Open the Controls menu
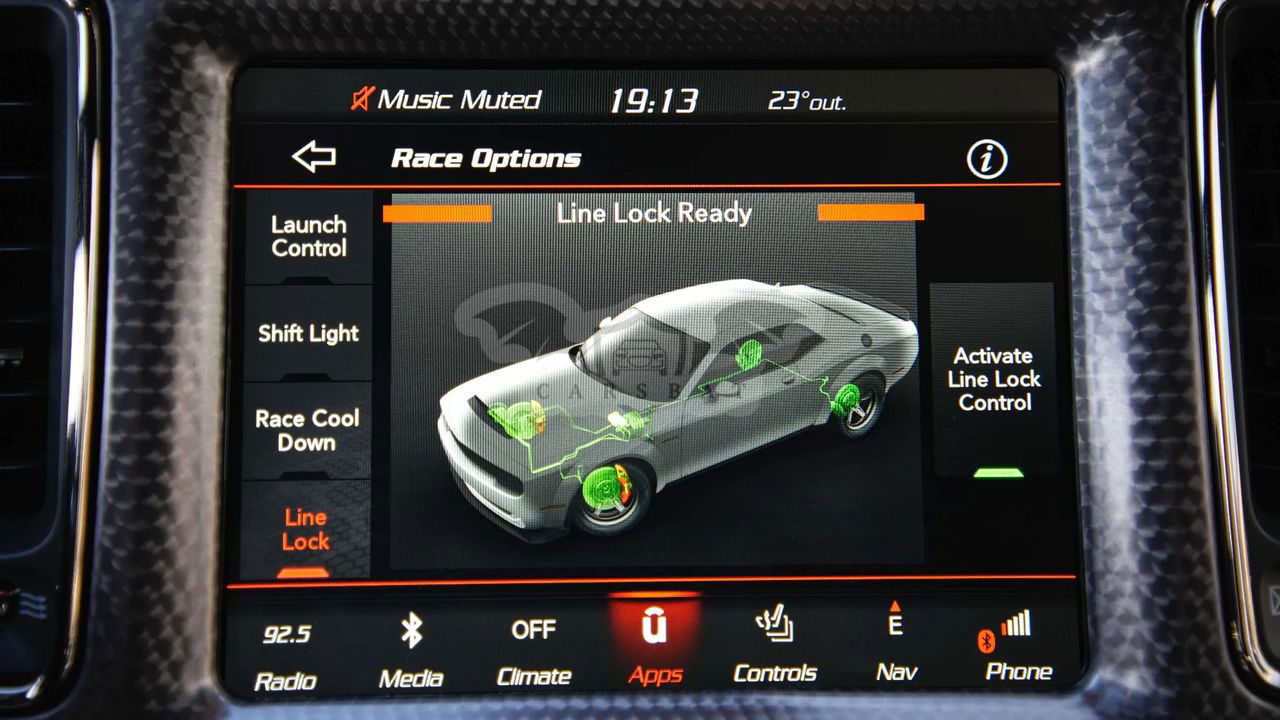The height and width of the screenshot is (720, 1280). 775,650
